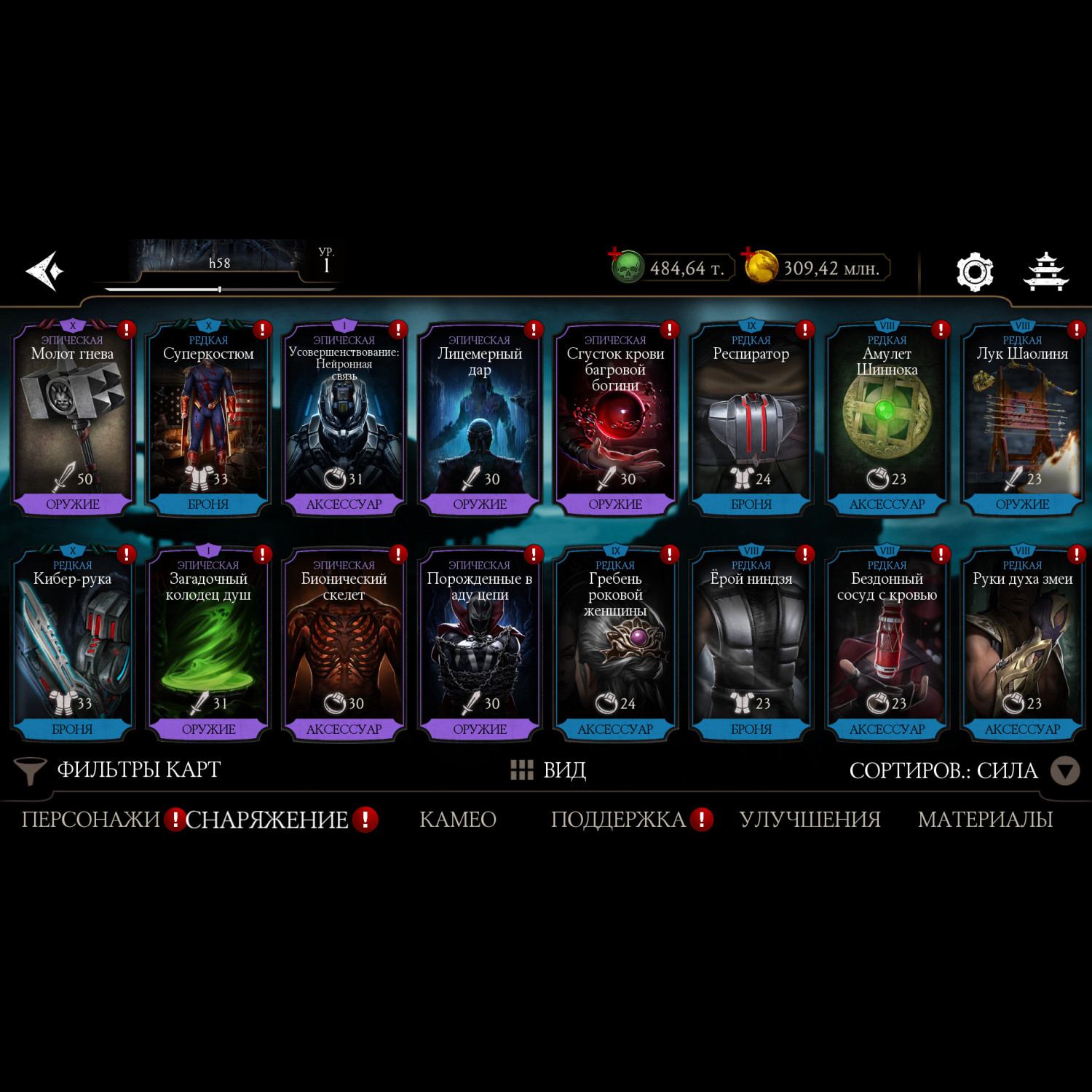Image resolution: width=1092 pixels, height=1092 pixels.
Task: Open the МАТЕРИАЛЫ tab
Action: coord(985,820)
